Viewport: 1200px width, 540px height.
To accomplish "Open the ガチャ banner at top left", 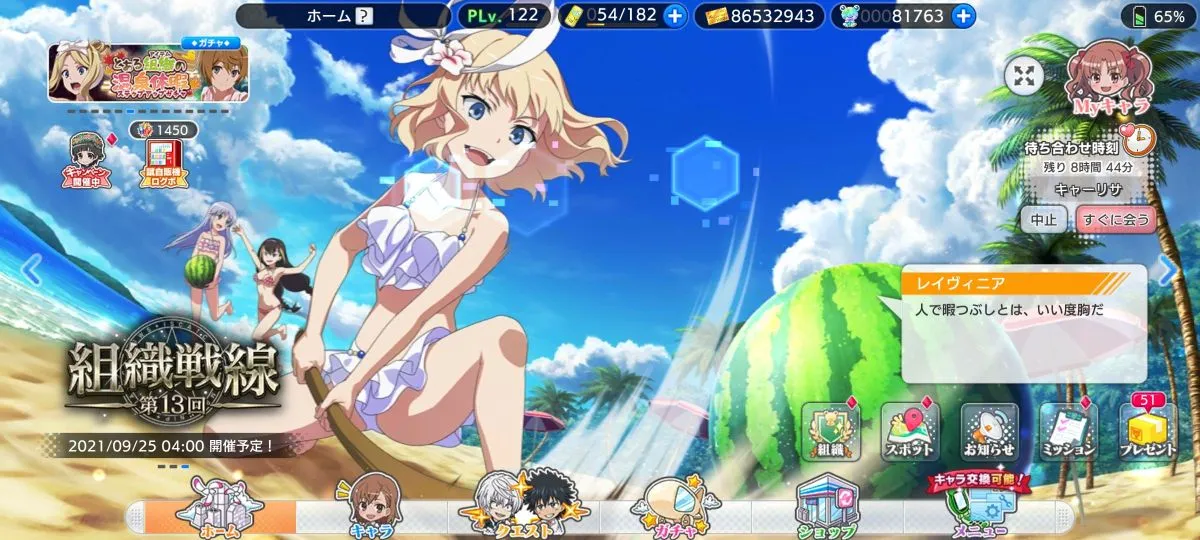I will [x=150, y=73].
